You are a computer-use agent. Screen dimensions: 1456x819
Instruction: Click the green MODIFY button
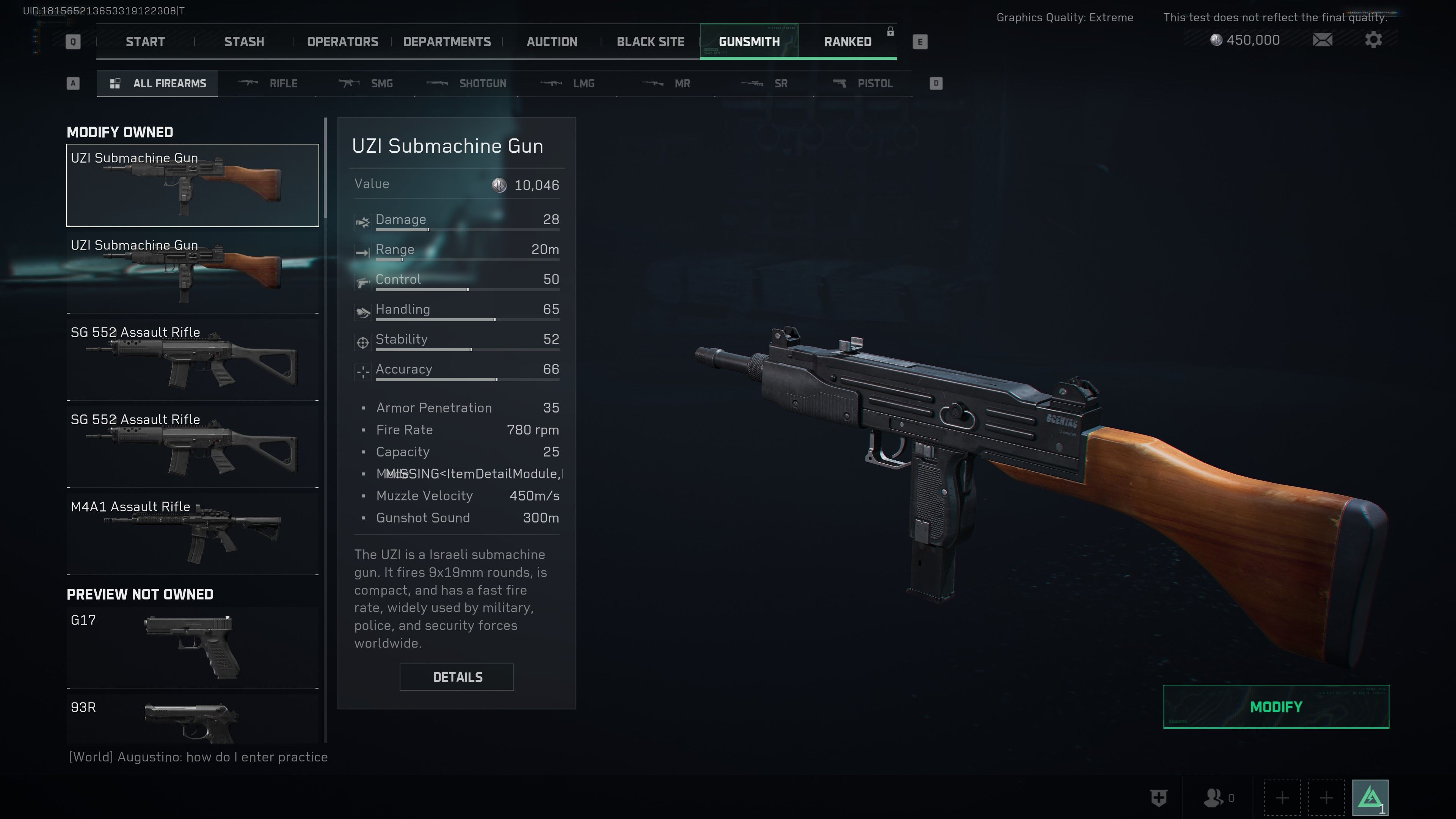click(x=1276, y=706)
